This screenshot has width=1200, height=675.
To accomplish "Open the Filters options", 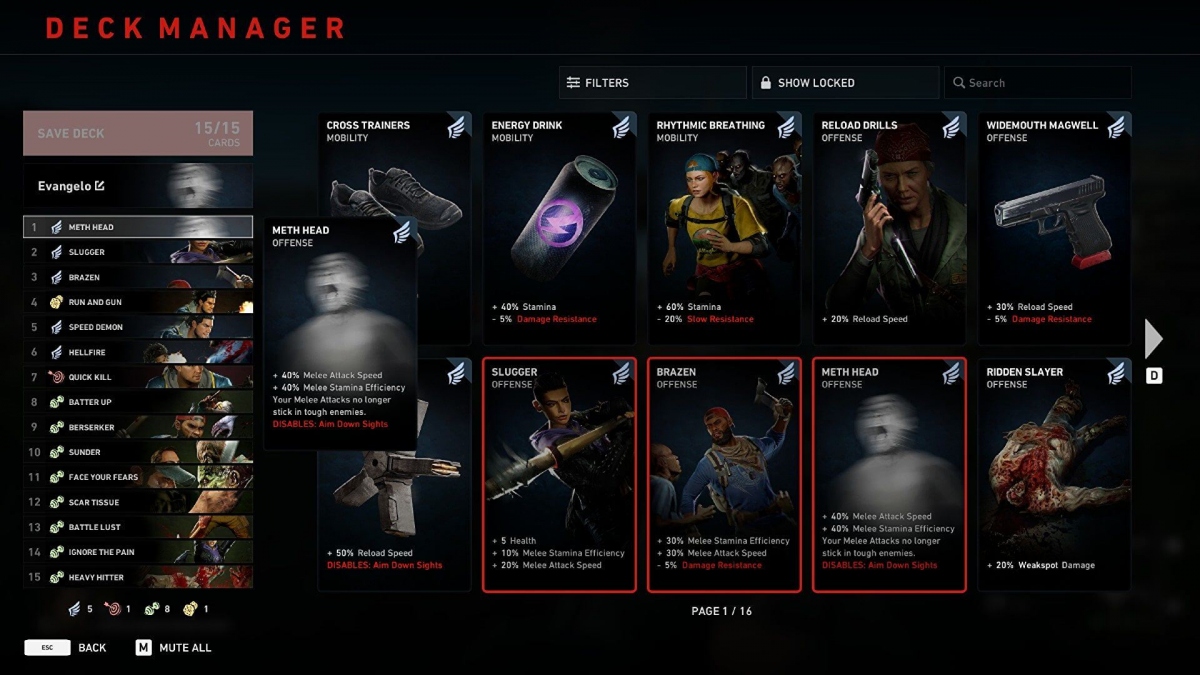I will coord(652,83).
